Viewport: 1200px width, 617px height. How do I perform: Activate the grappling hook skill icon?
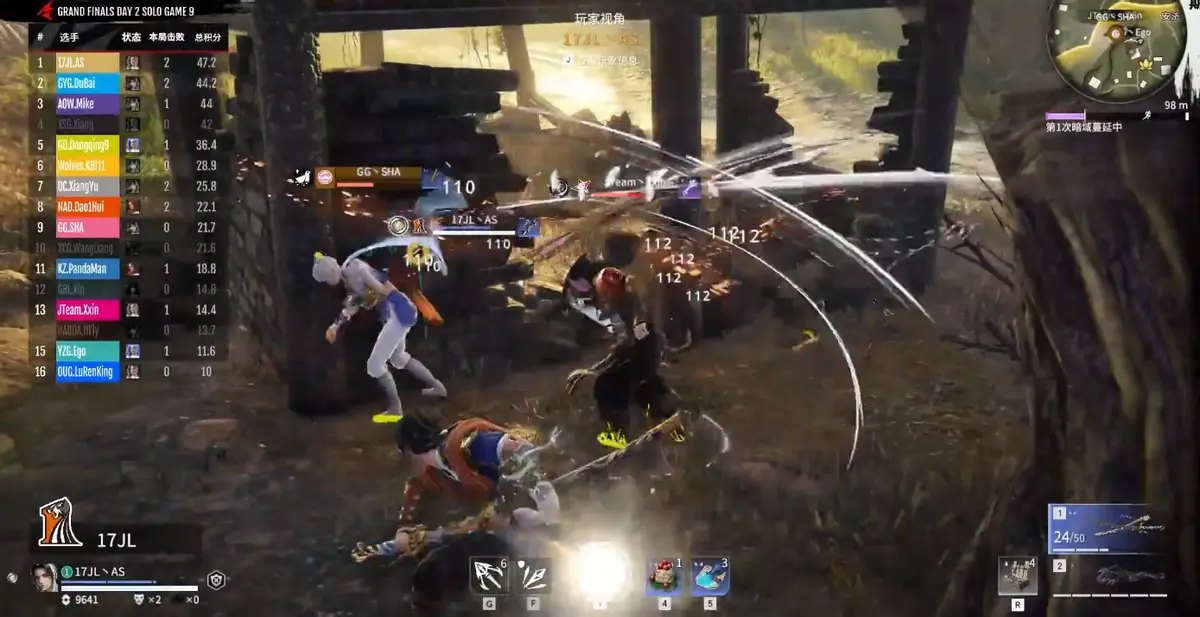point(488,577)
